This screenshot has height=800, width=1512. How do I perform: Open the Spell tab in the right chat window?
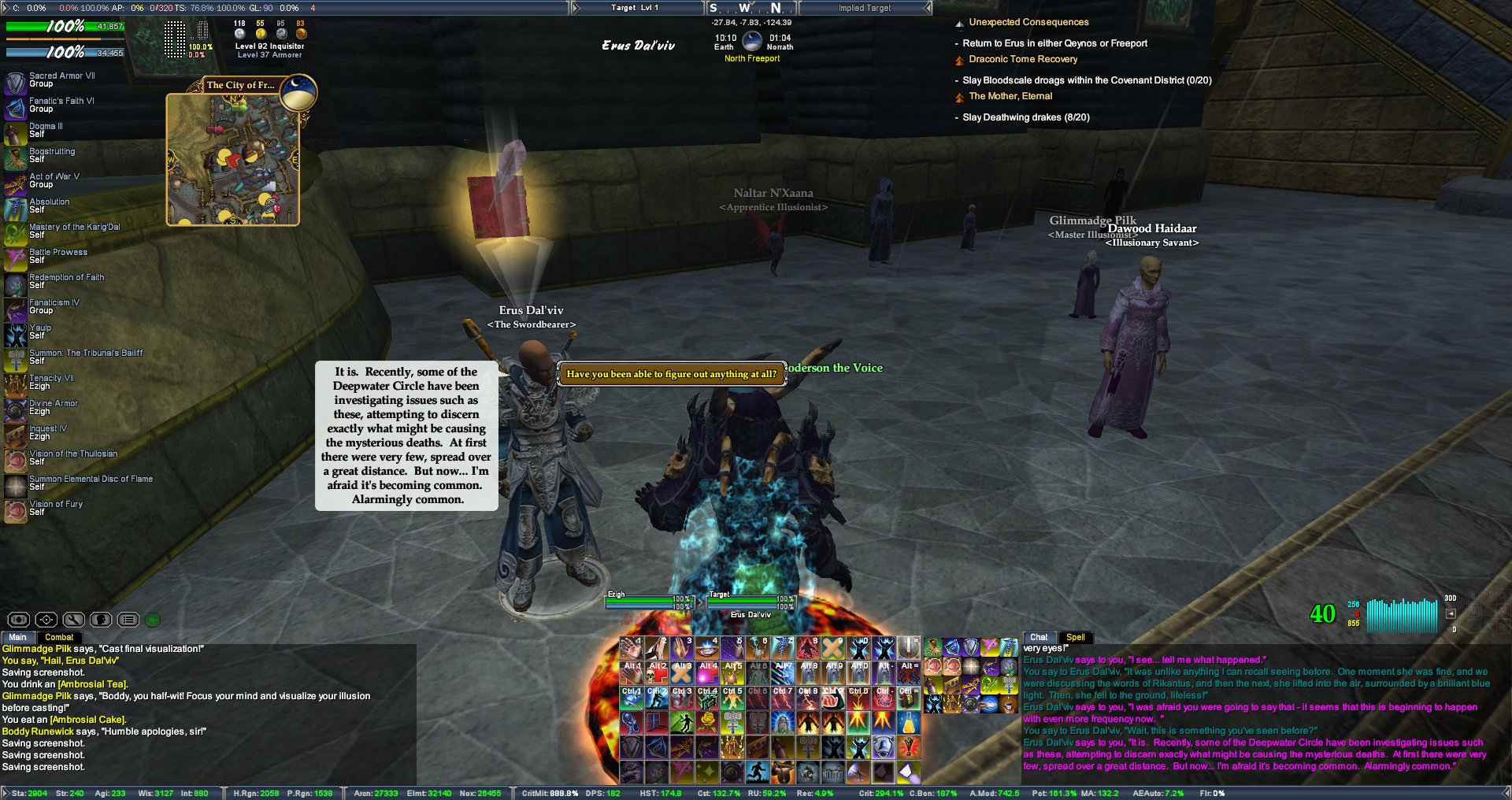coord(1075,637)
